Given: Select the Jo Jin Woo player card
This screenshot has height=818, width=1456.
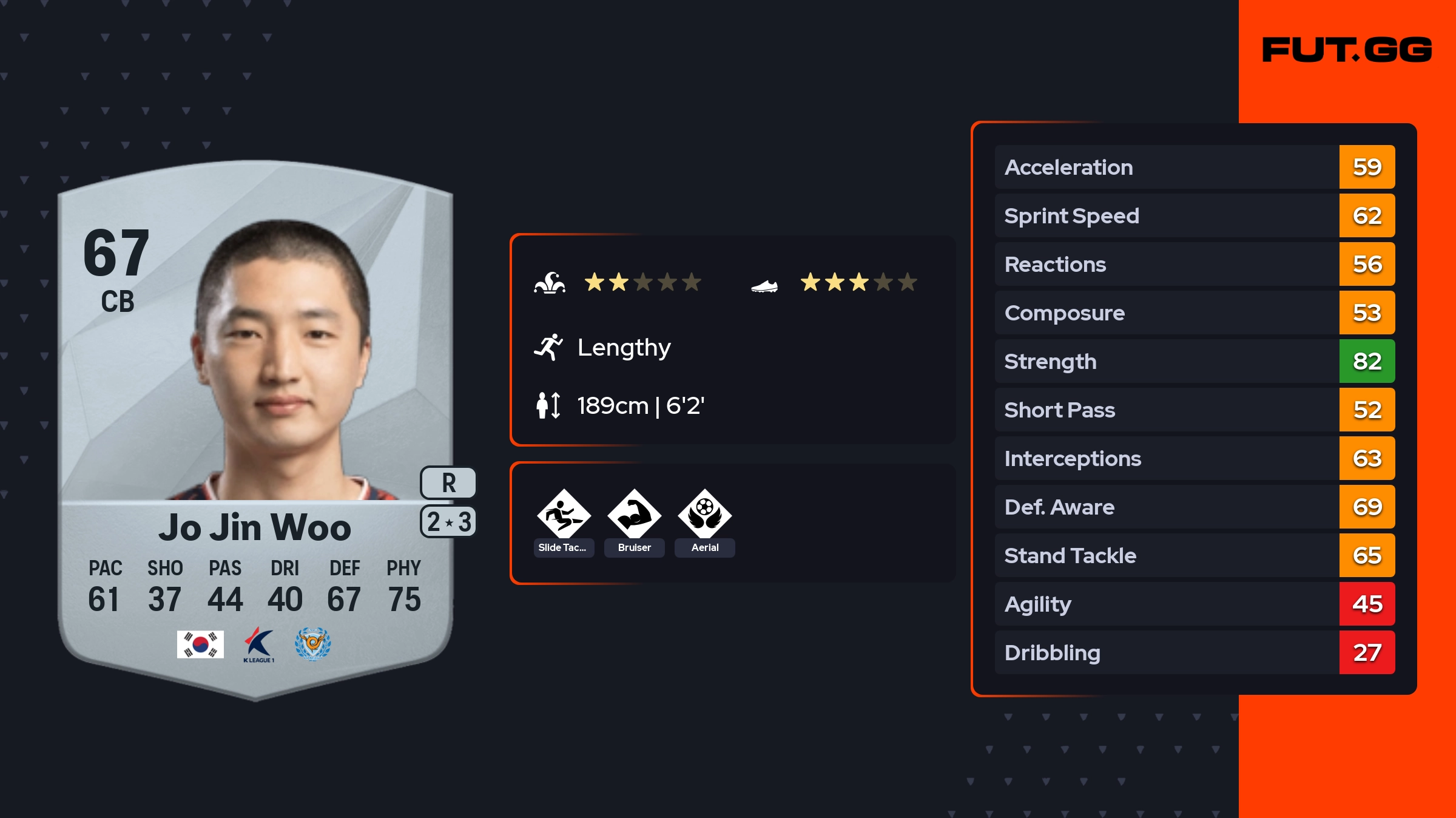Looking at the screenshot, I should point(255,425).
